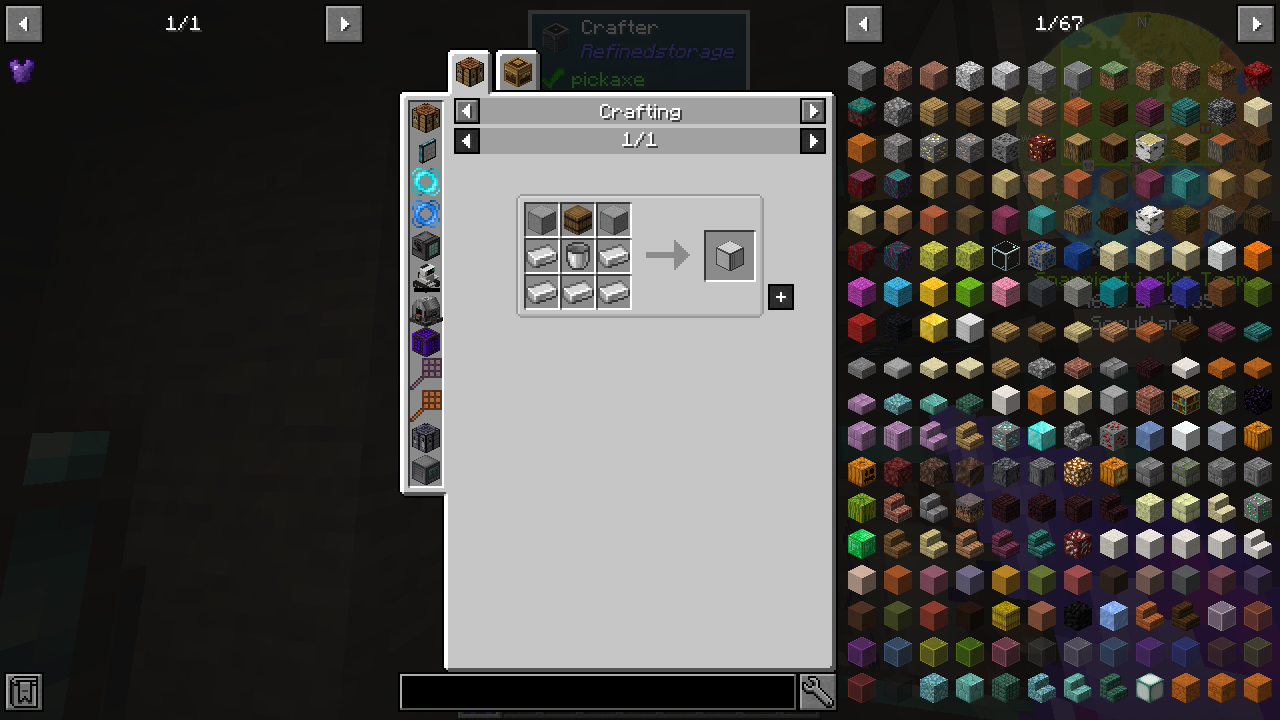Select the bucket ingredient in the crafting grid
This screenshot has height=720, width=1280.
click(x=578, y=256)
